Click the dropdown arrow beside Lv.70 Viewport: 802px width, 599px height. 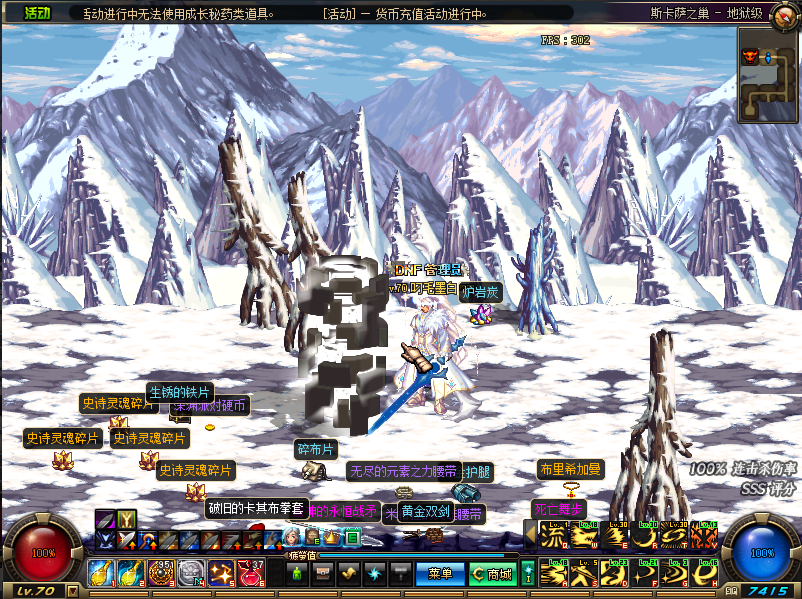click(x=72, y=591)
